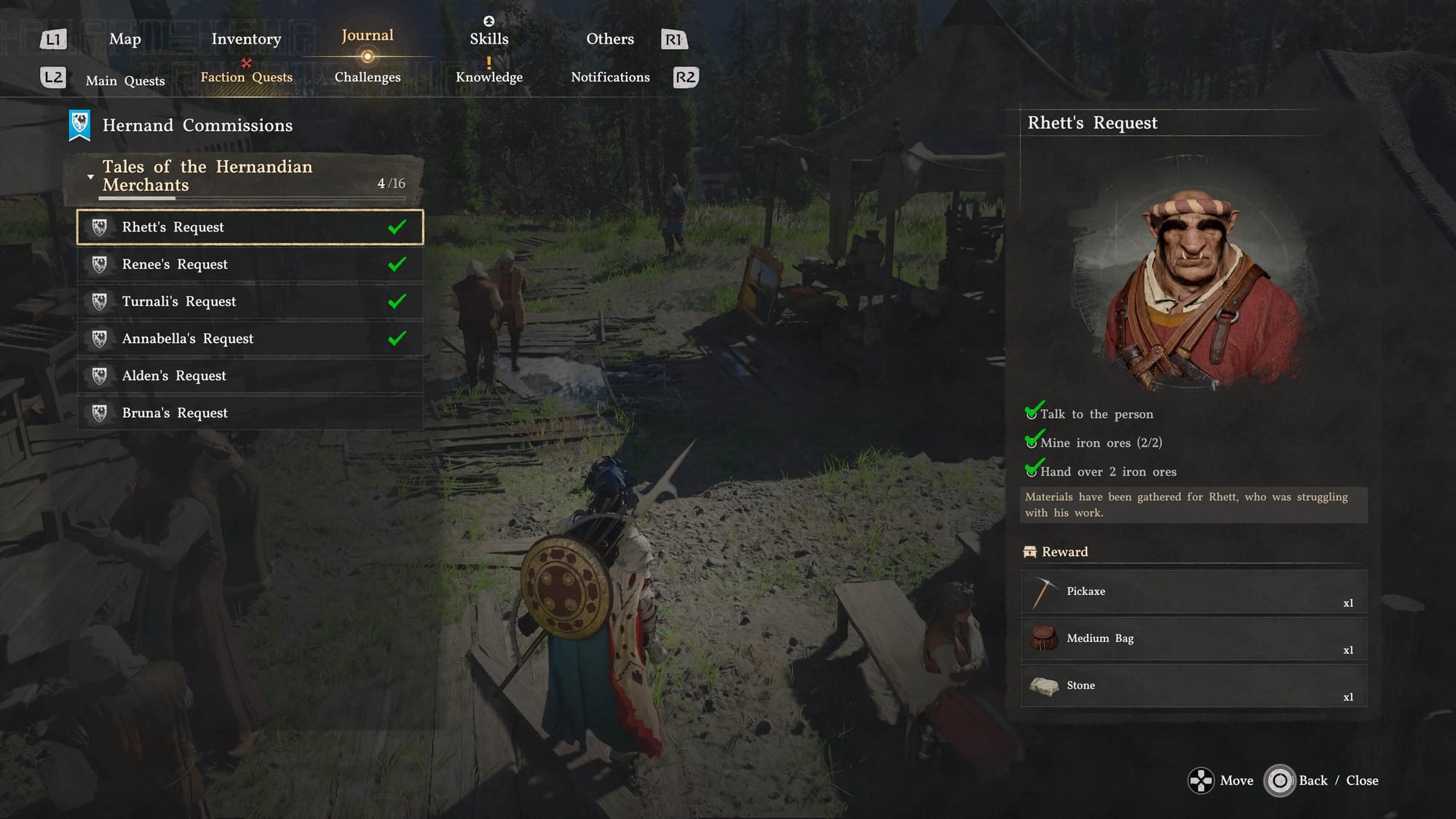1456x819 pixels.
Task: Collapse Tales of the Hernandian Merchants group
Action: click(x=90, y=177)
